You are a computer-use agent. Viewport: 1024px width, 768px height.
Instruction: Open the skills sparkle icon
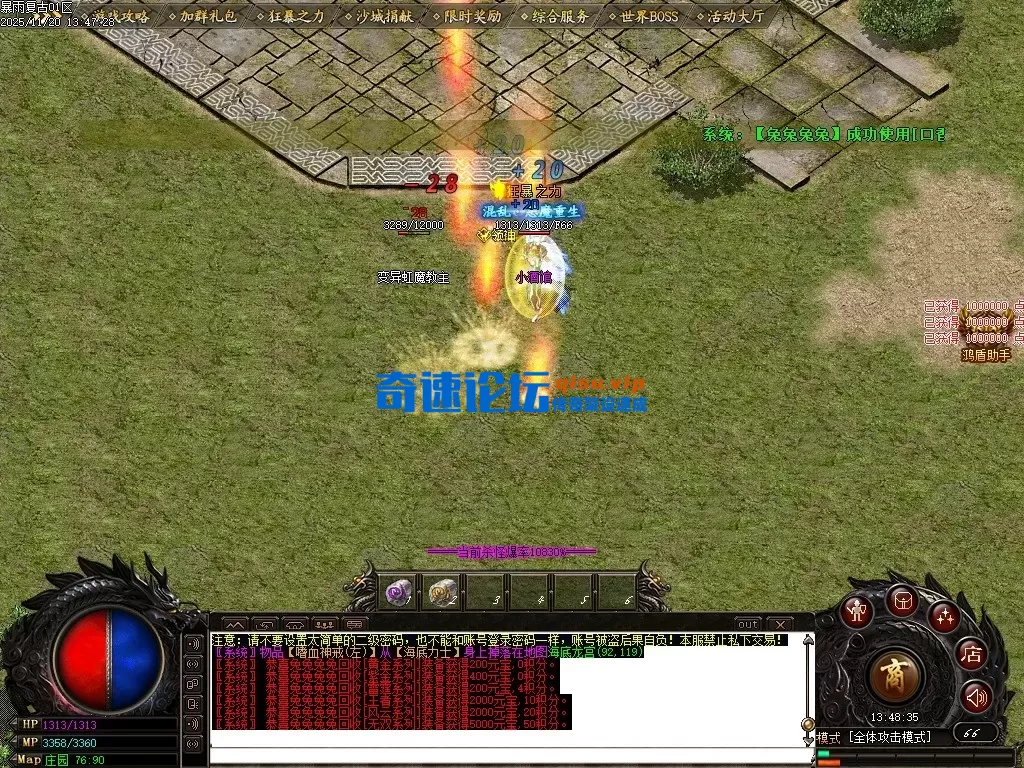click(943, 616)
